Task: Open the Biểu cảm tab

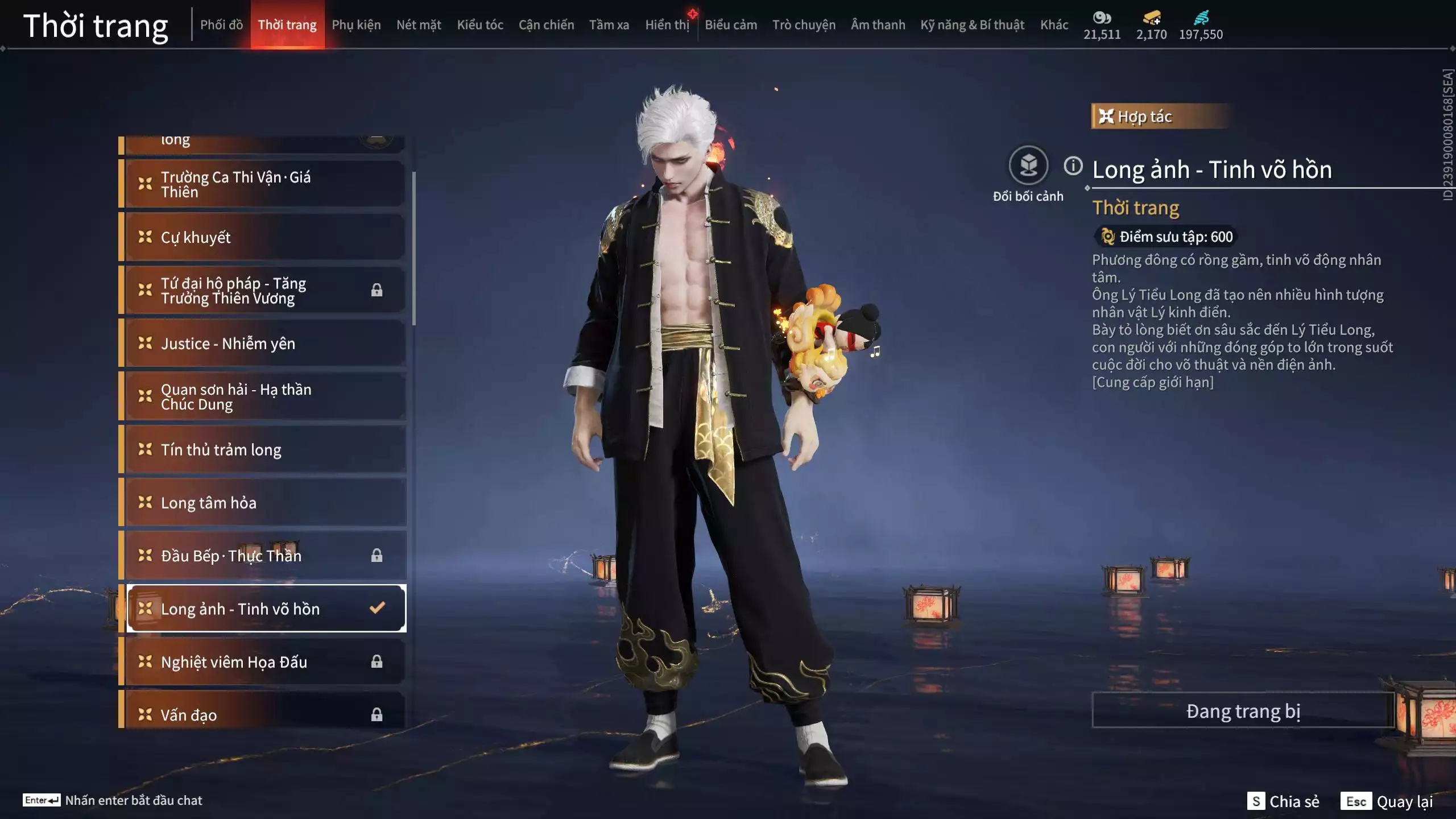Action: coord(731,25)
